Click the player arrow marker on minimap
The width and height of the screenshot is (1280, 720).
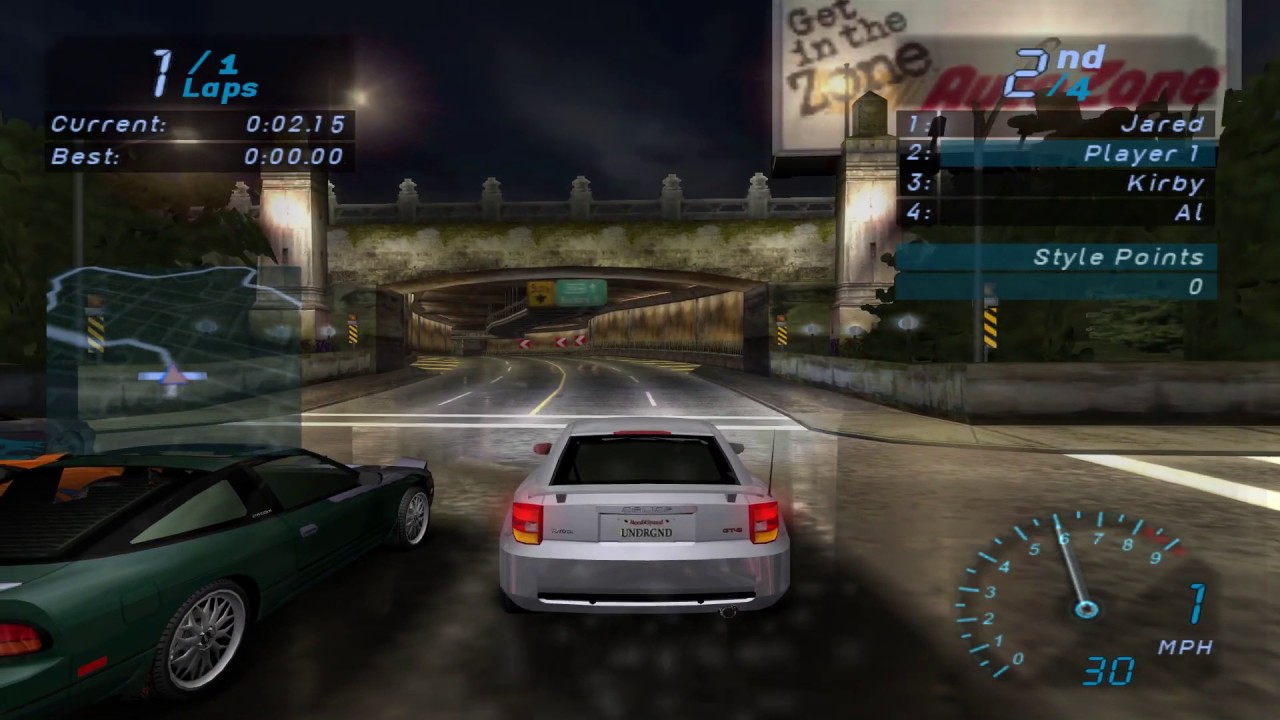click(174, 376)
